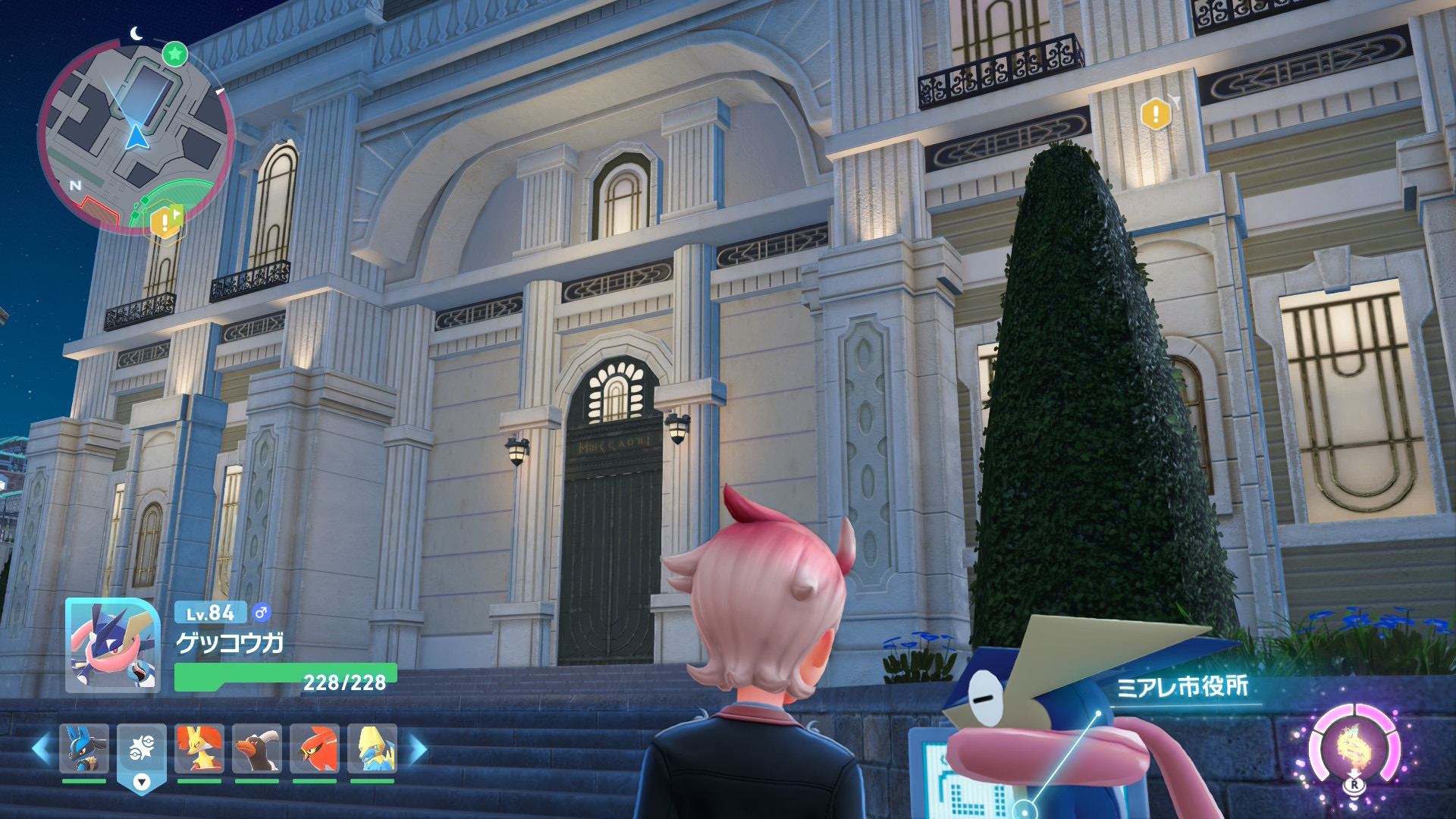Click the green star marker on minimap
The image size is (1456, 819).
click(x=175, y=54)
